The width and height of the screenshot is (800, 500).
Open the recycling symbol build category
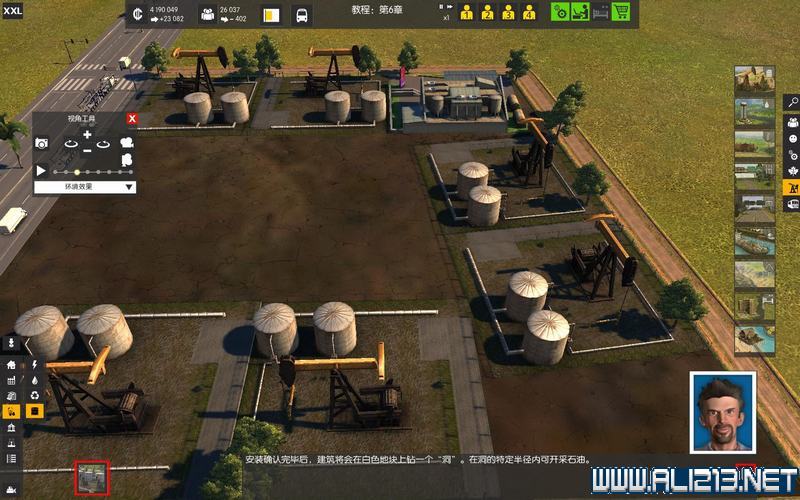[34, 395]
